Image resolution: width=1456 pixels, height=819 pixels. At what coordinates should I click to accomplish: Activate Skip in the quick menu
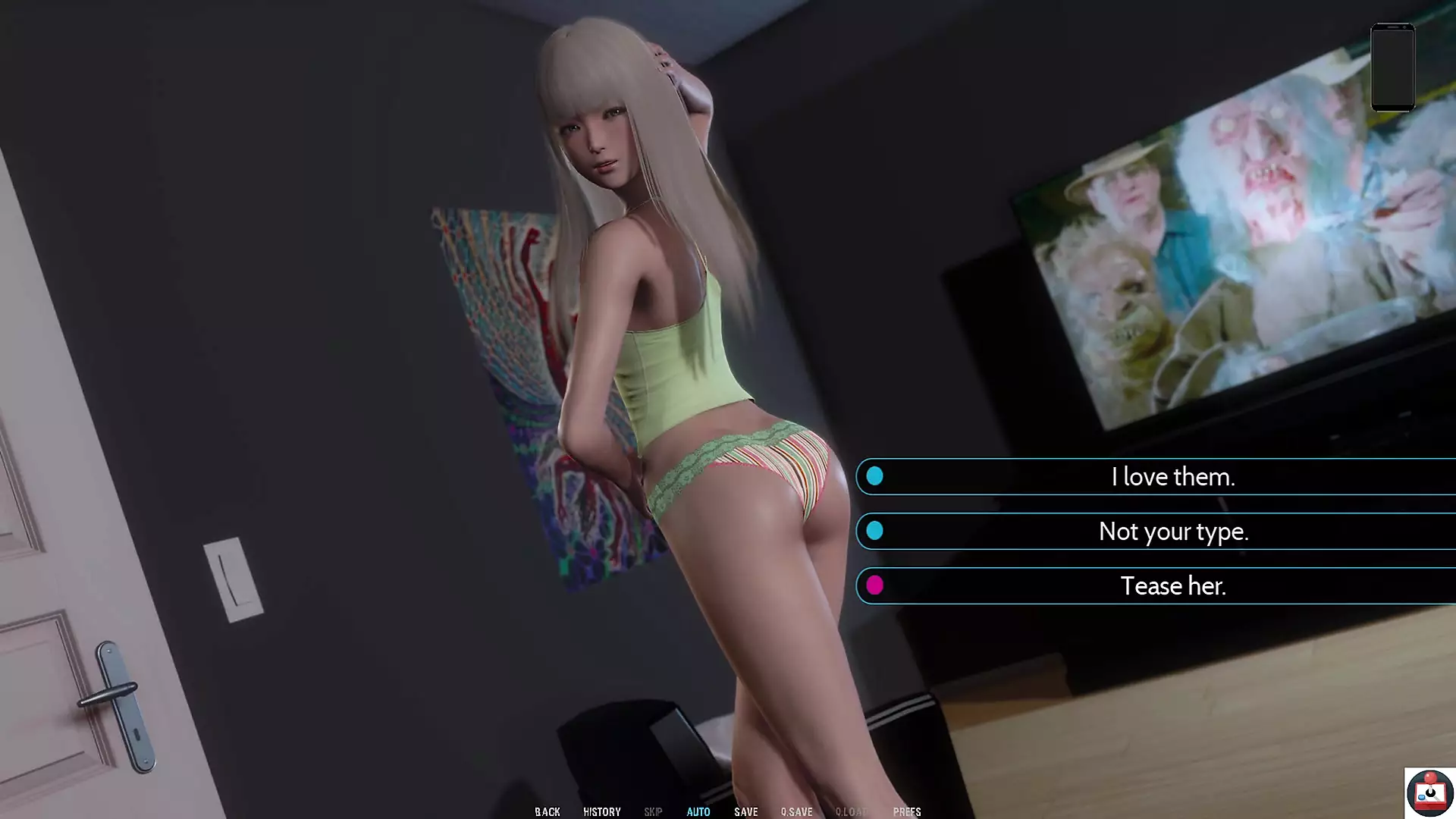click(653, 811)
